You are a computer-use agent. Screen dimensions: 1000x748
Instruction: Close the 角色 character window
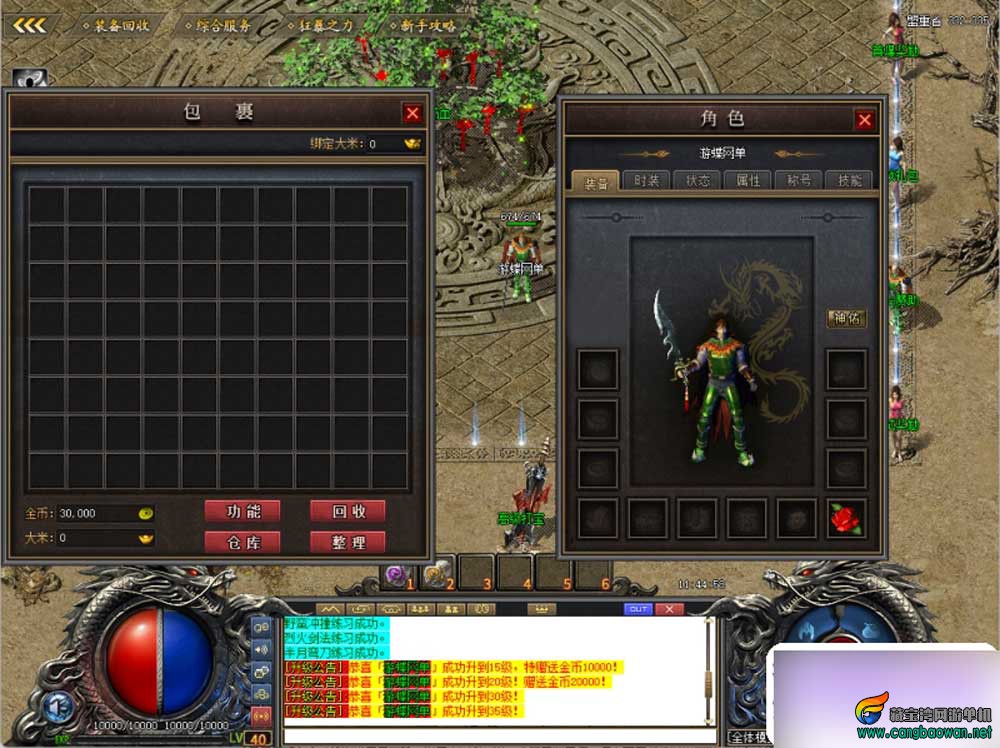coord(865,120)
